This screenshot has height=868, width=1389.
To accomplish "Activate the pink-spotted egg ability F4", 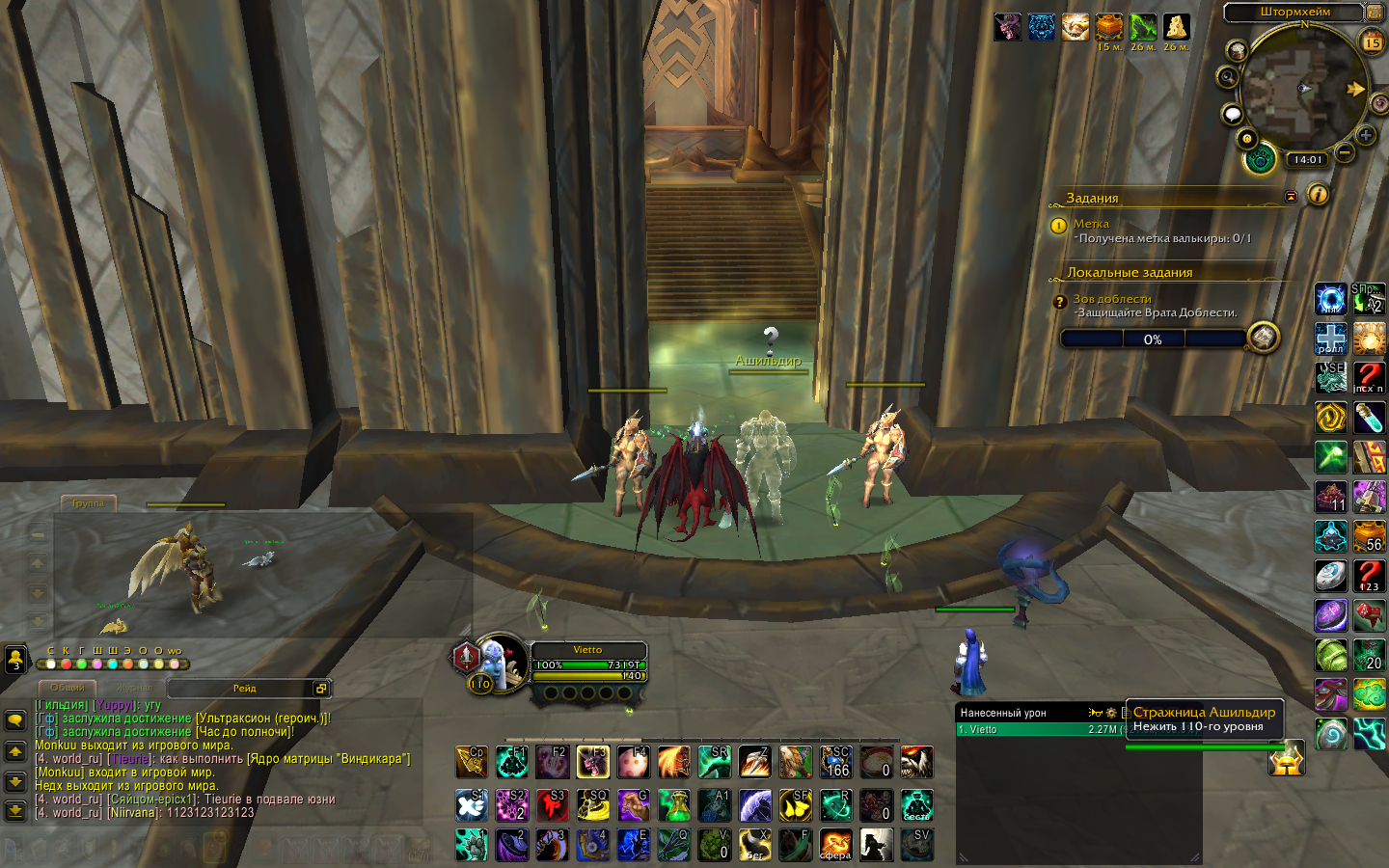I will click(x=633, y=762).
